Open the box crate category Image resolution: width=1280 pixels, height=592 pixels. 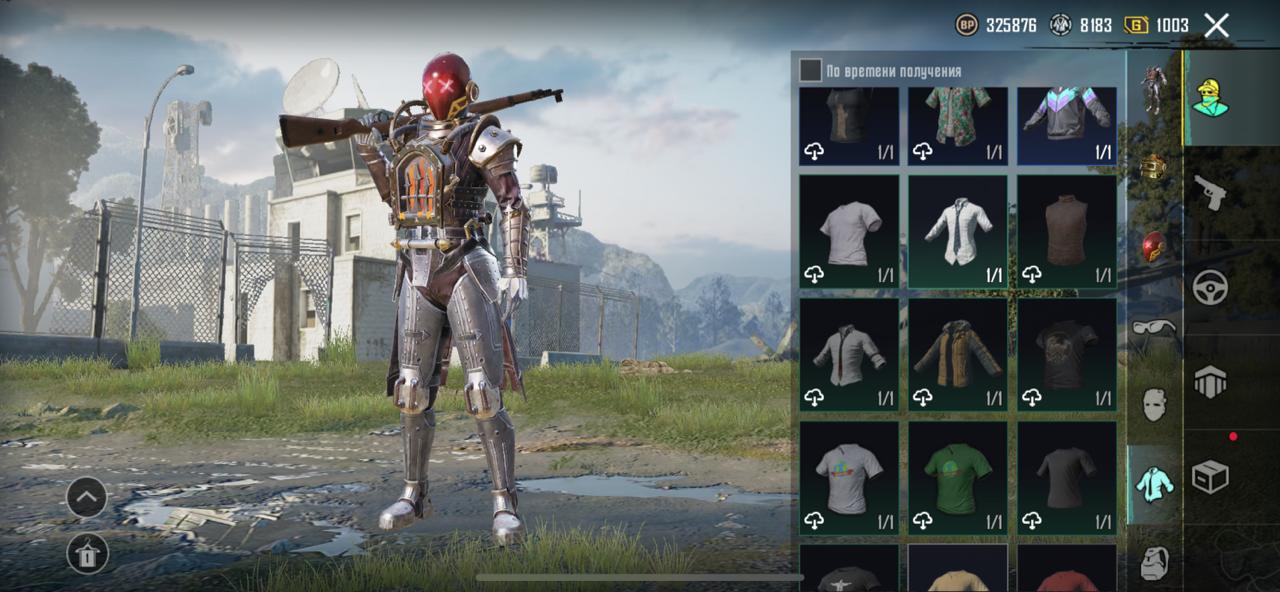[1210, 476]
